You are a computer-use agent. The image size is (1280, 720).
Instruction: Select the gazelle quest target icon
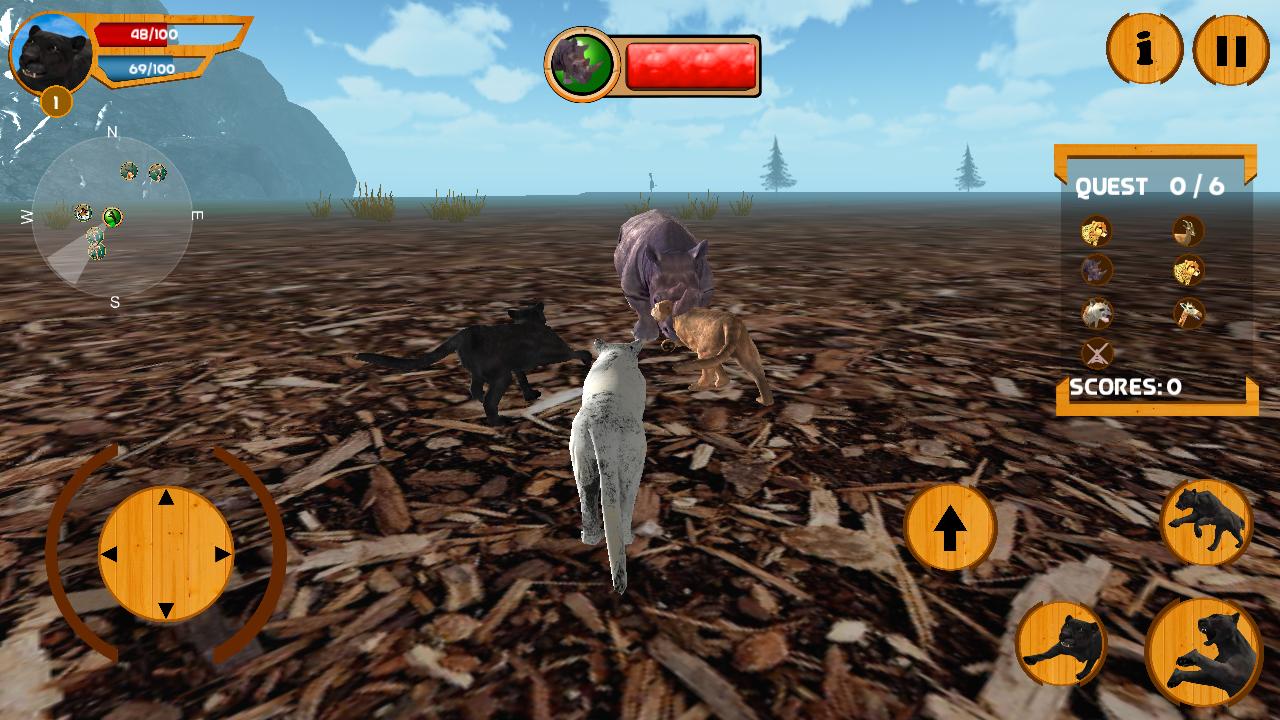click(1188, 232)
